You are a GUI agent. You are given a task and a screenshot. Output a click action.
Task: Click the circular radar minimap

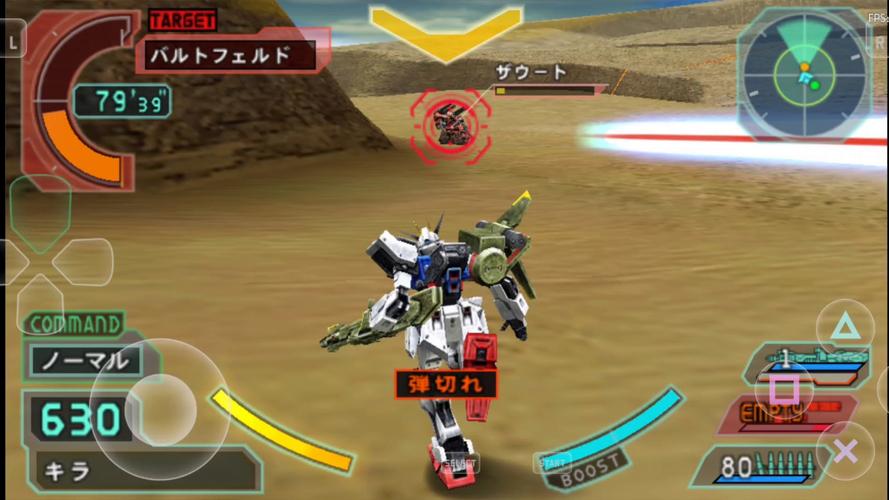tap(802, 74)
